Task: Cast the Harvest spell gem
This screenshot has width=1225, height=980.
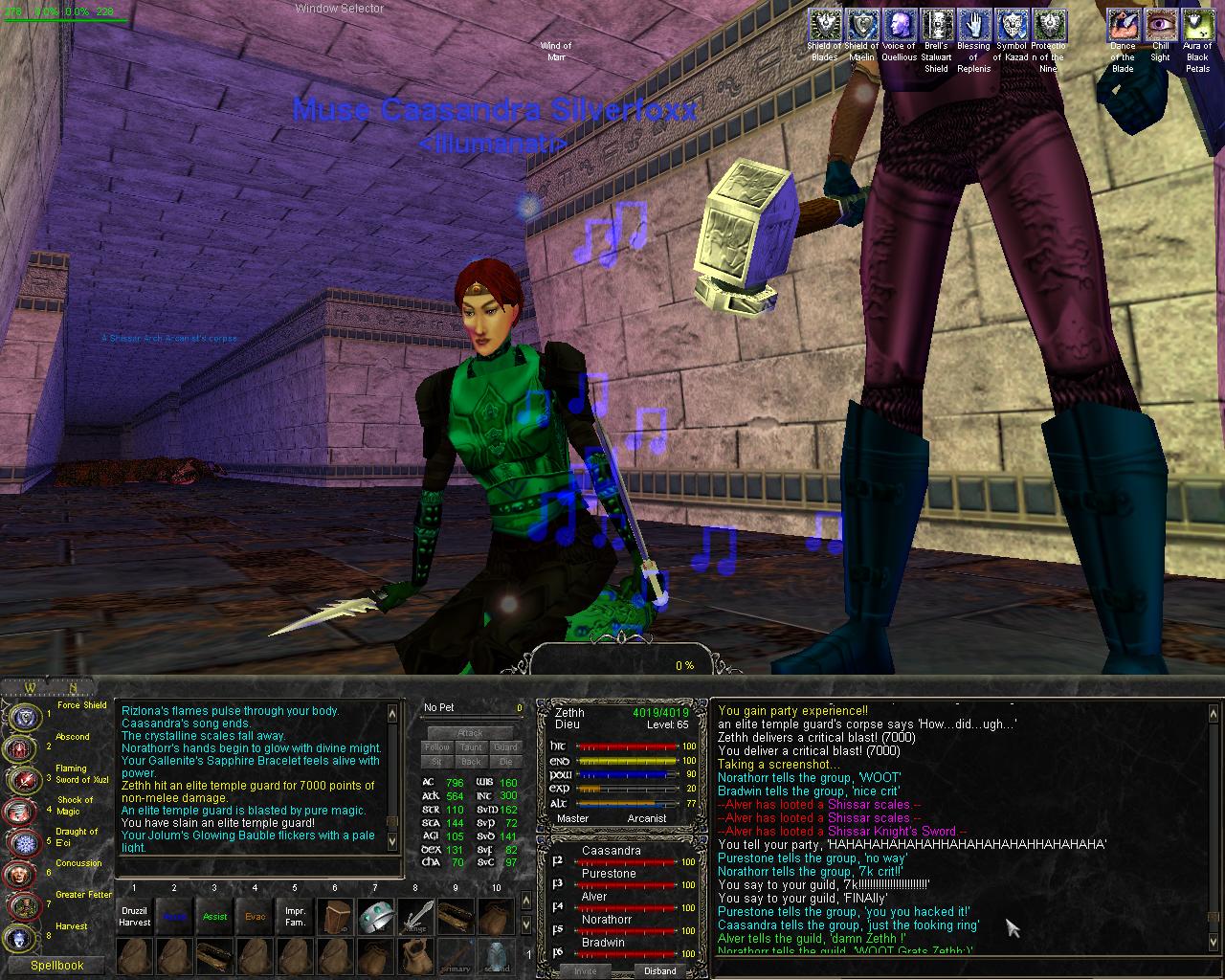Action: pos(19,937)
